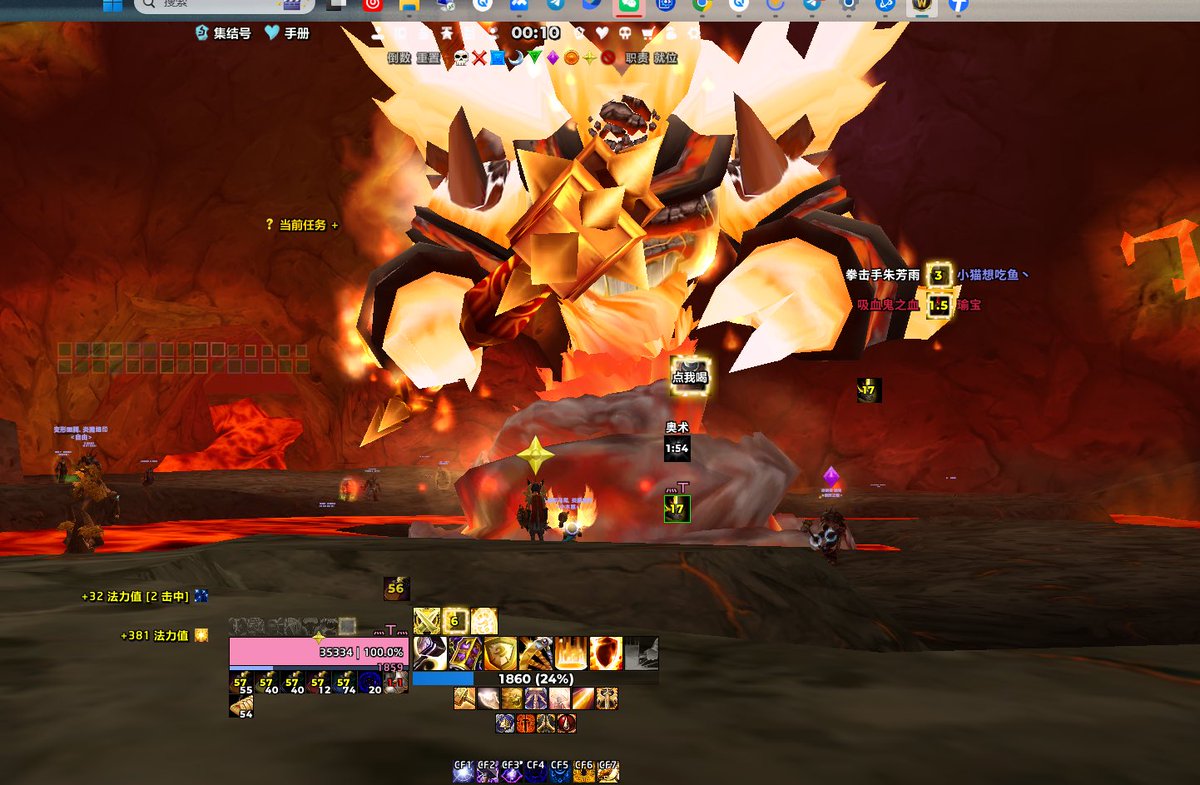Viewport: 1200px width, 785px height.
Task: Click the 倒数 countdown button
Action: tap(399, 58)
